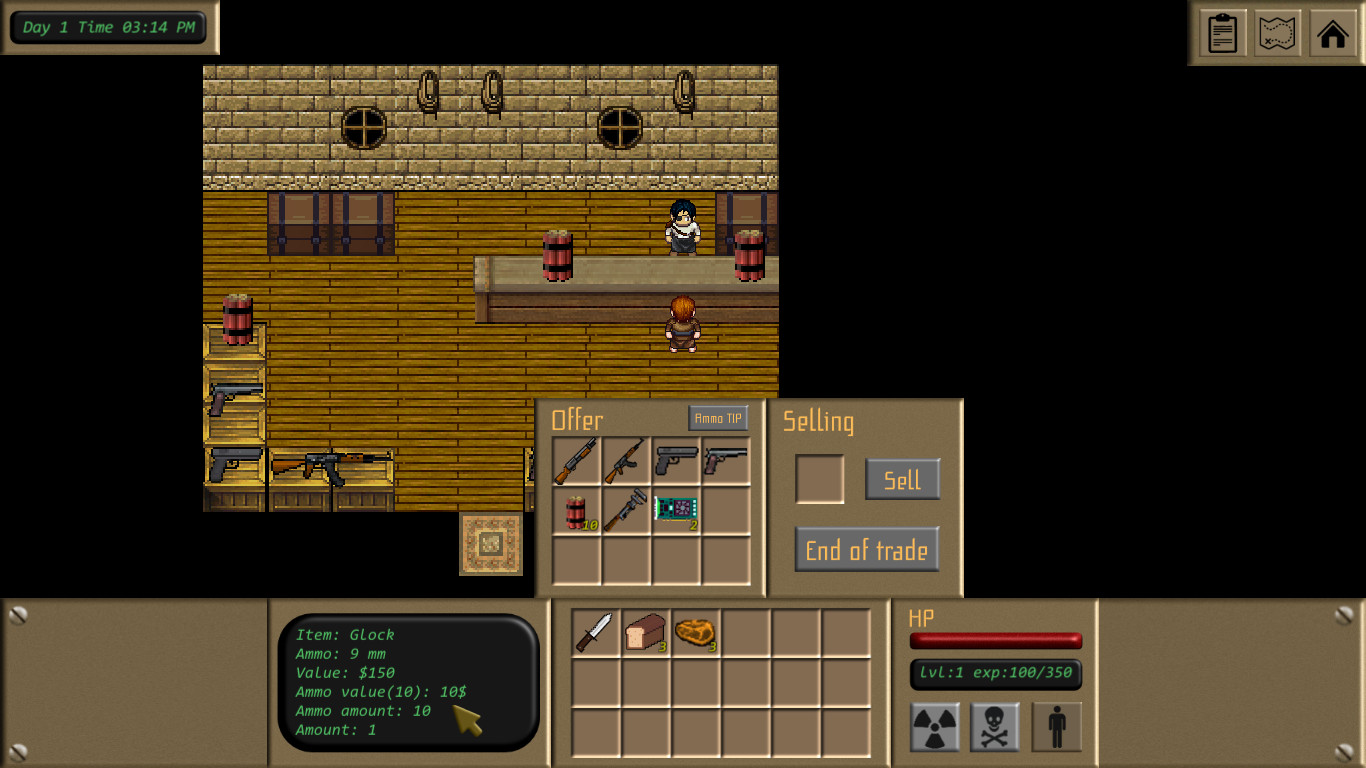This screenshot has height=768, width=1366.
Task: Select the shotgun in the Offer grid
Action: click(575, 461)
